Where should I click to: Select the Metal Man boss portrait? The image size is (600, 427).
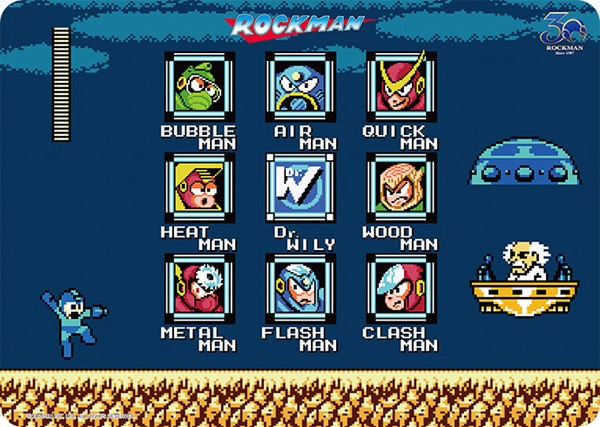198,288
